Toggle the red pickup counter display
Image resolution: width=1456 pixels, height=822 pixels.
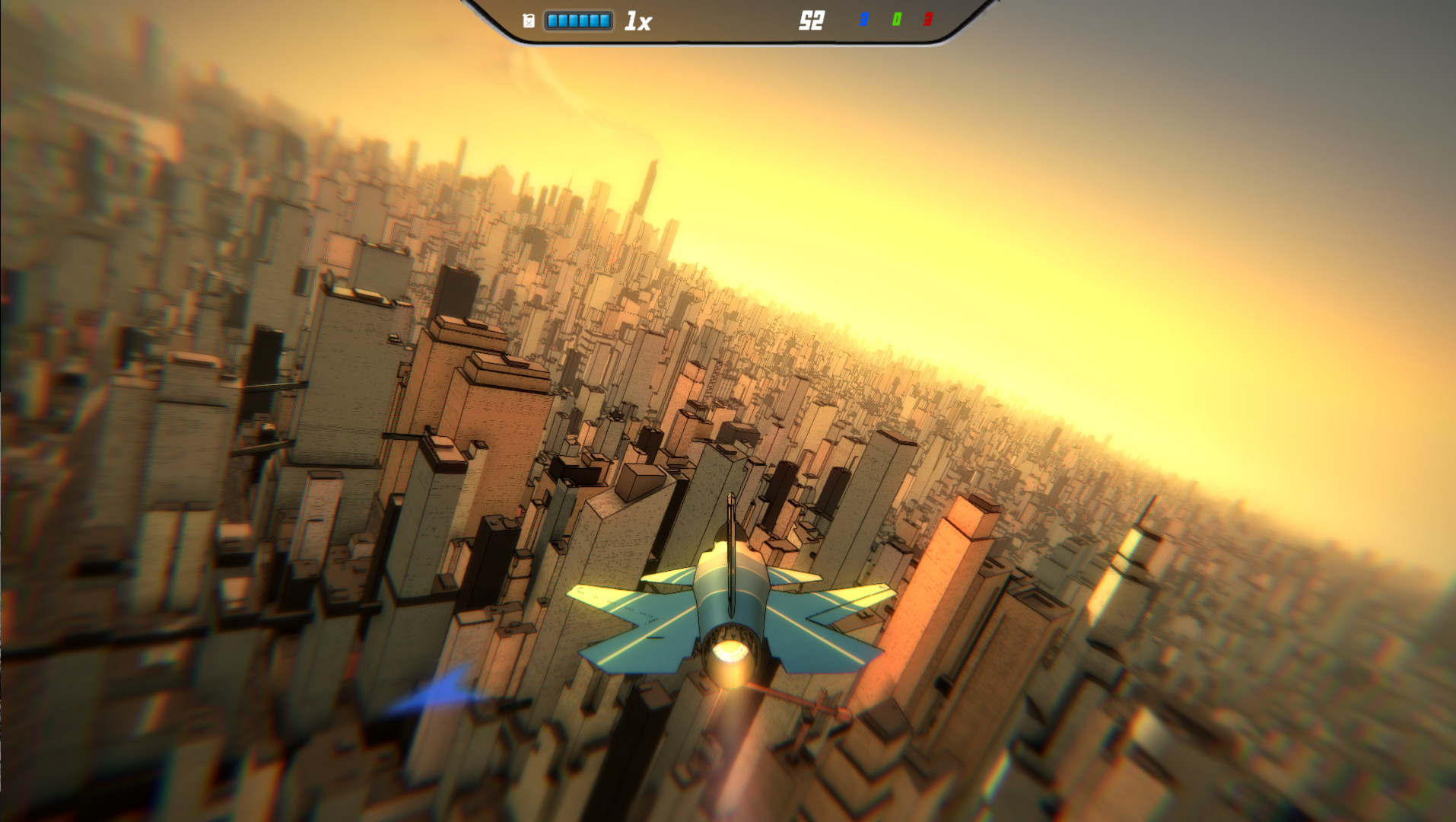(x=928, y=19)
